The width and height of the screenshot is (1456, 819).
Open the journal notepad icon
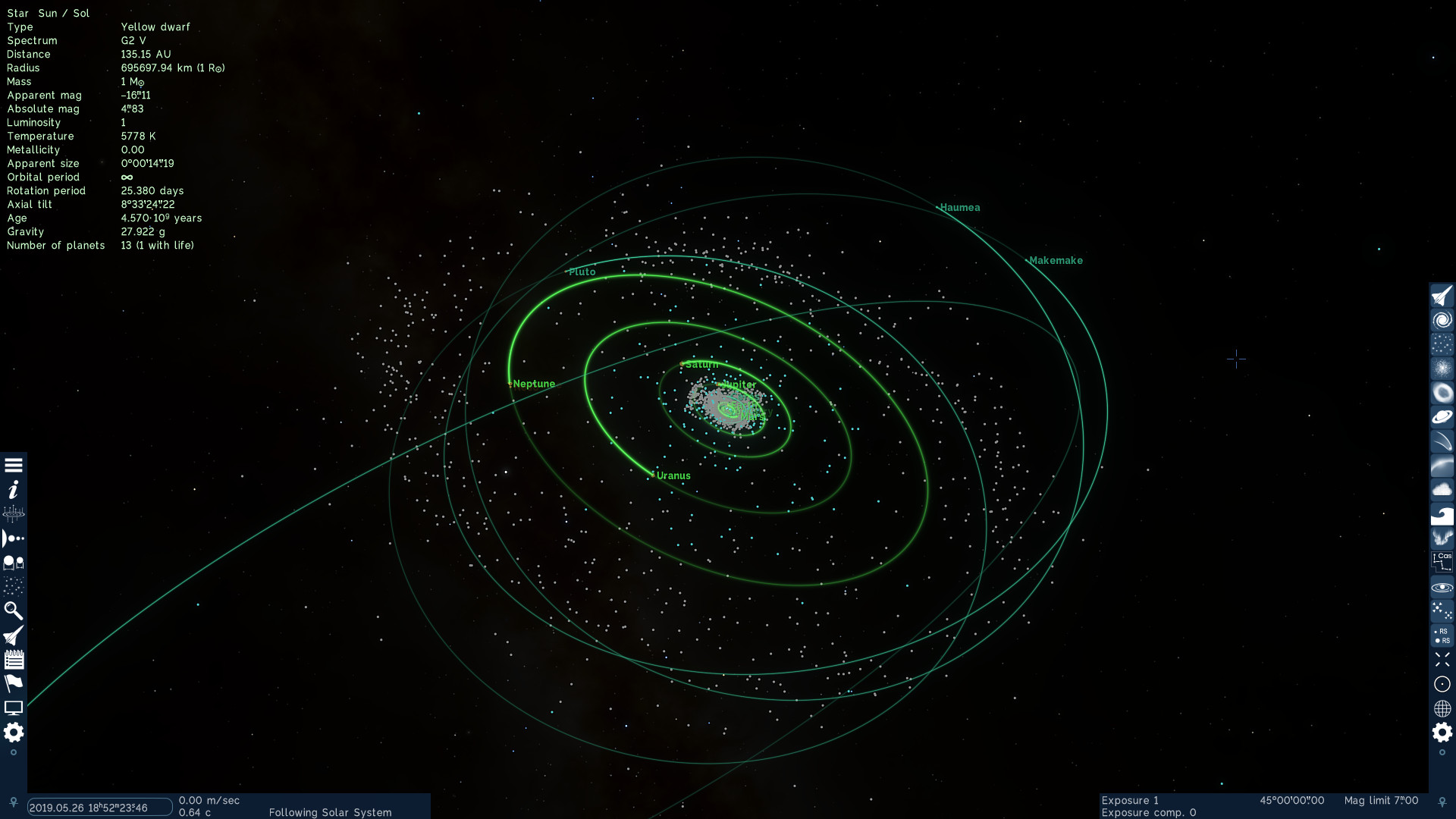pos(13,660)
